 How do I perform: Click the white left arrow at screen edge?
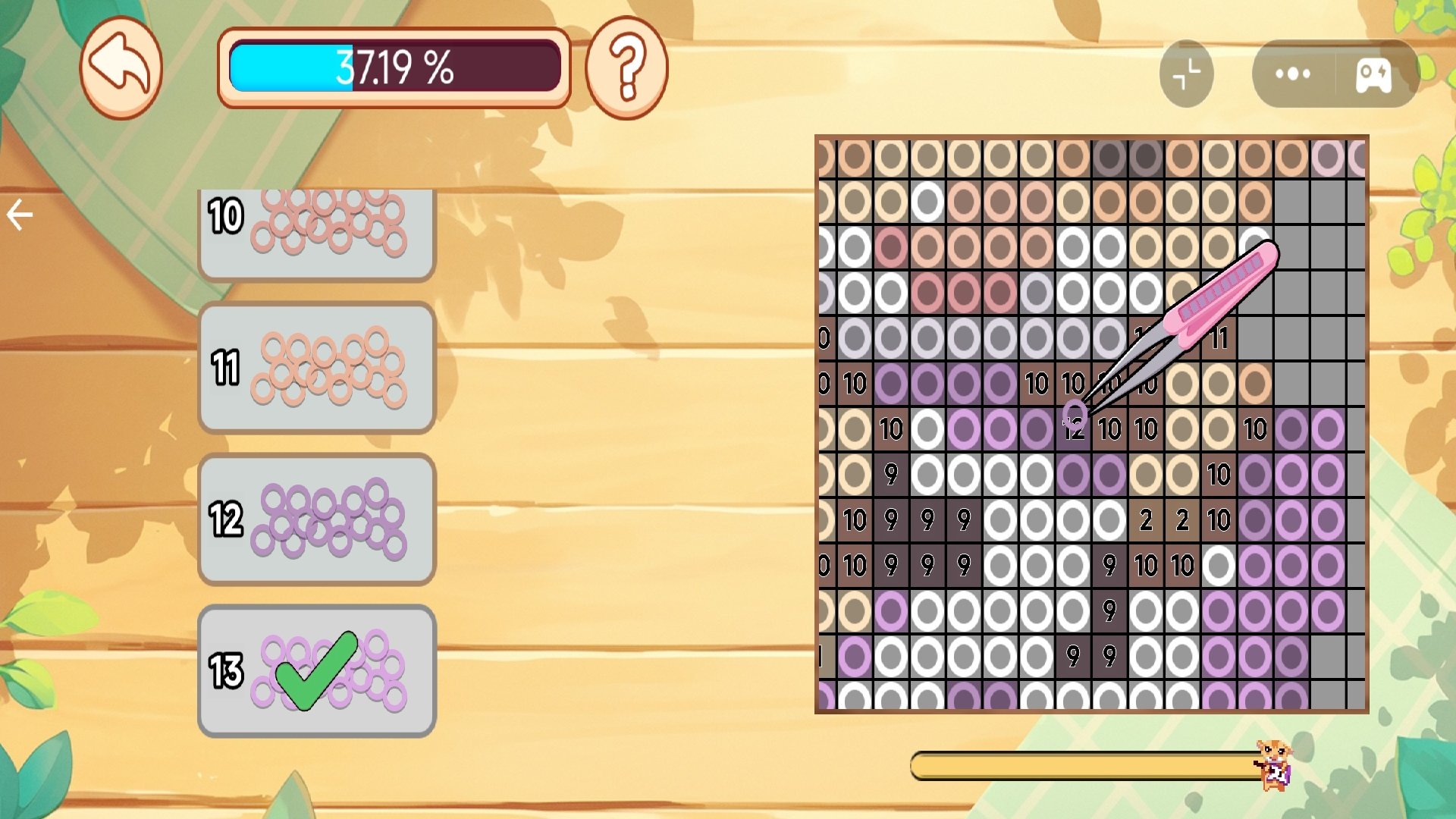20,215
